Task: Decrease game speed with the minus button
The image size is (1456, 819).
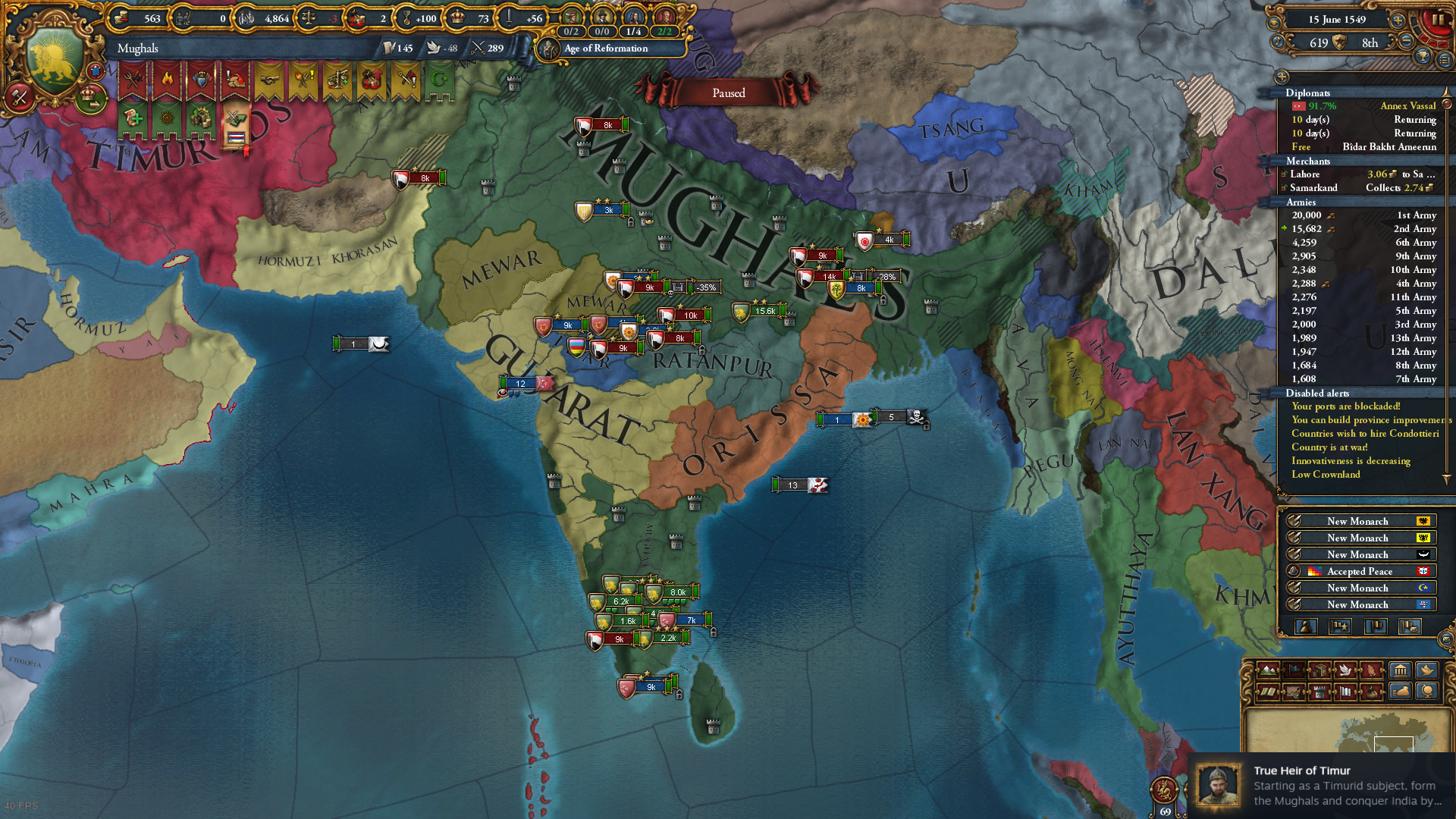Action: click(x=1406, y=41)
